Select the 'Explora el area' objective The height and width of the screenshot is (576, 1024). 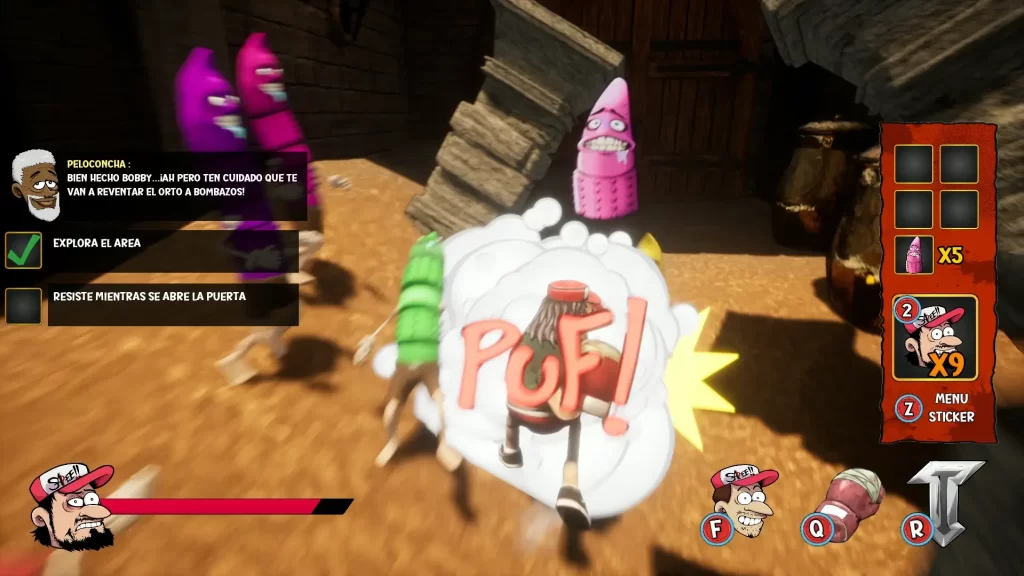[96, 243]
